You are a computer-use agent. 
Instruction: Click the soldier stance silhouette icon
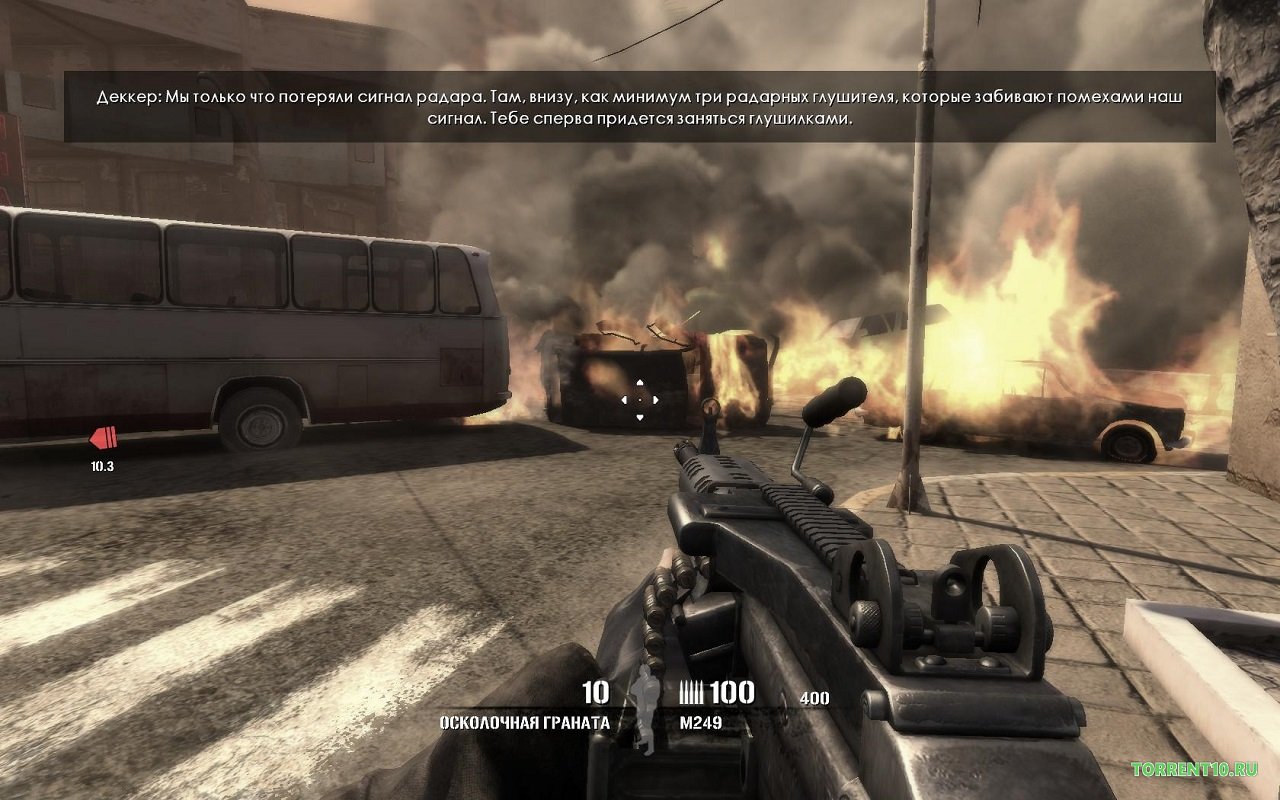click(645, 710)
